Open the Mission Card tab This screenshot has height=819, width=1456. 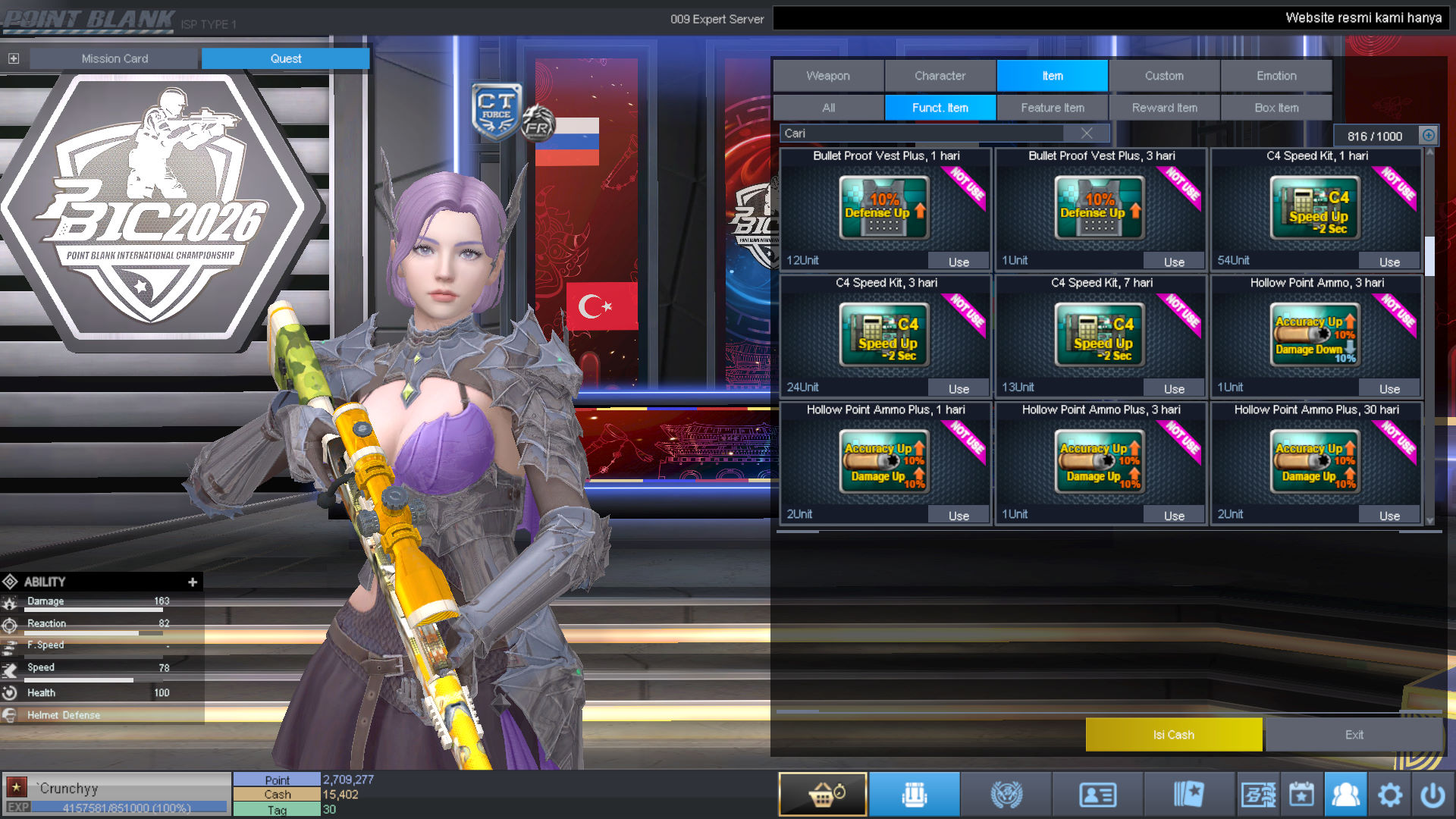(x=115, y=58)
